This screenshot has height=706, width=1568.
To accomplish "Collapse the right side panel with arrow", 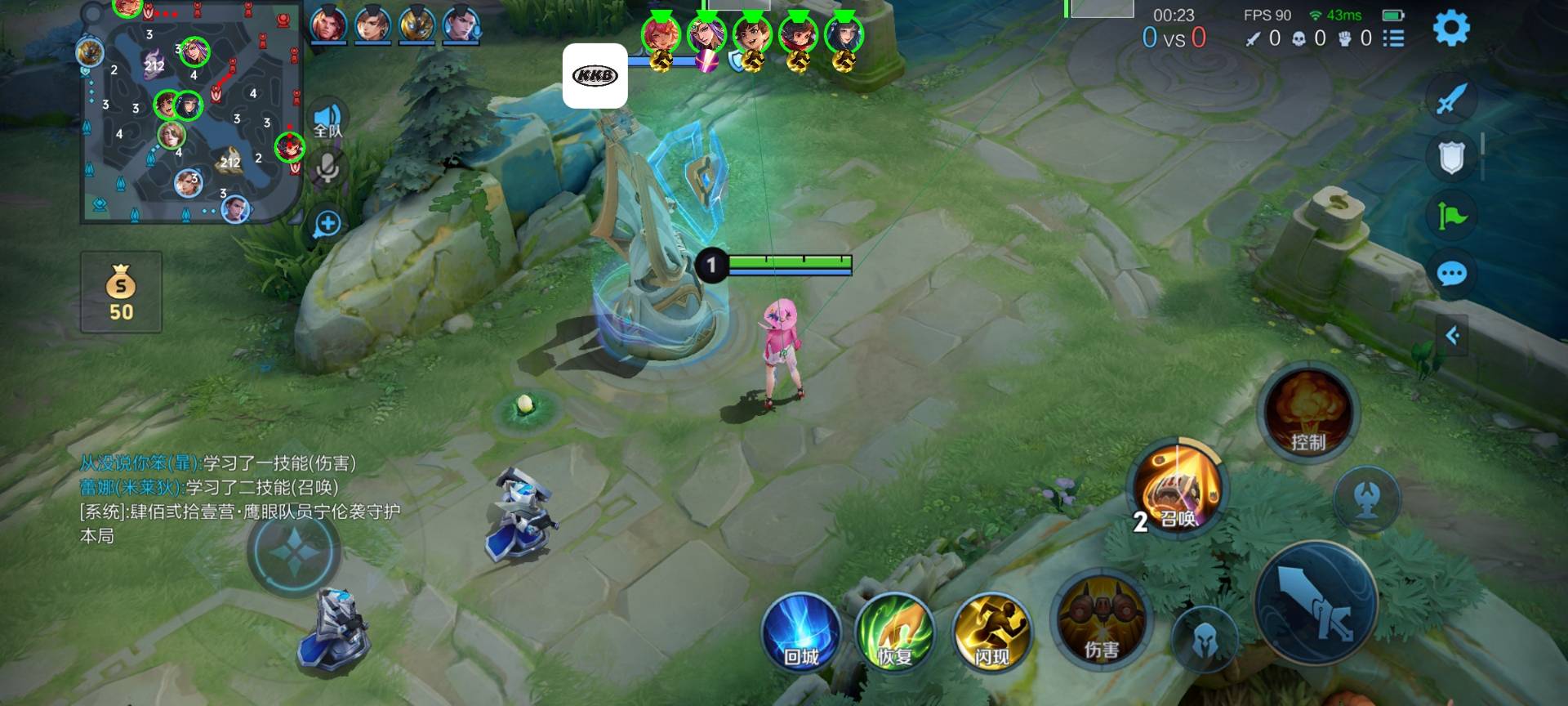I will click(x=1453, y=333).
